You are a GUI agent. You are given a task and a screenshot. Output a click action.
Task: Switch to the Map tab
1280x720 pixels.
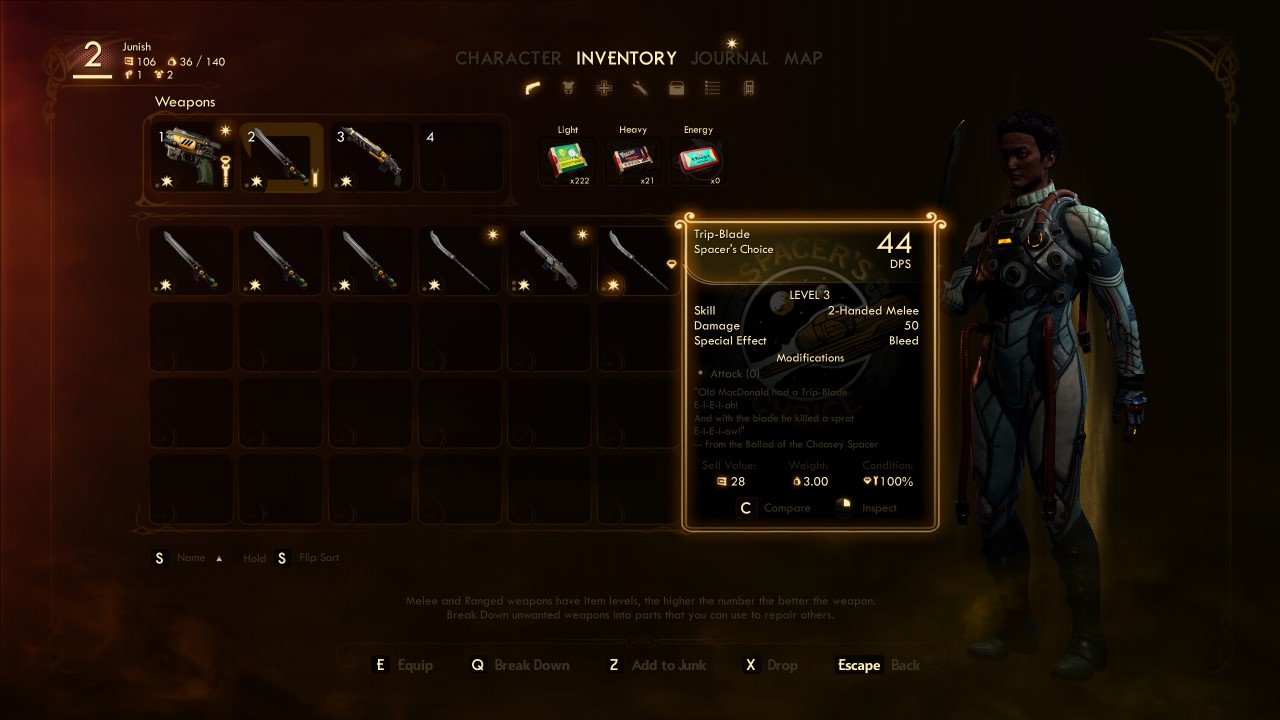tap(803, 58)
